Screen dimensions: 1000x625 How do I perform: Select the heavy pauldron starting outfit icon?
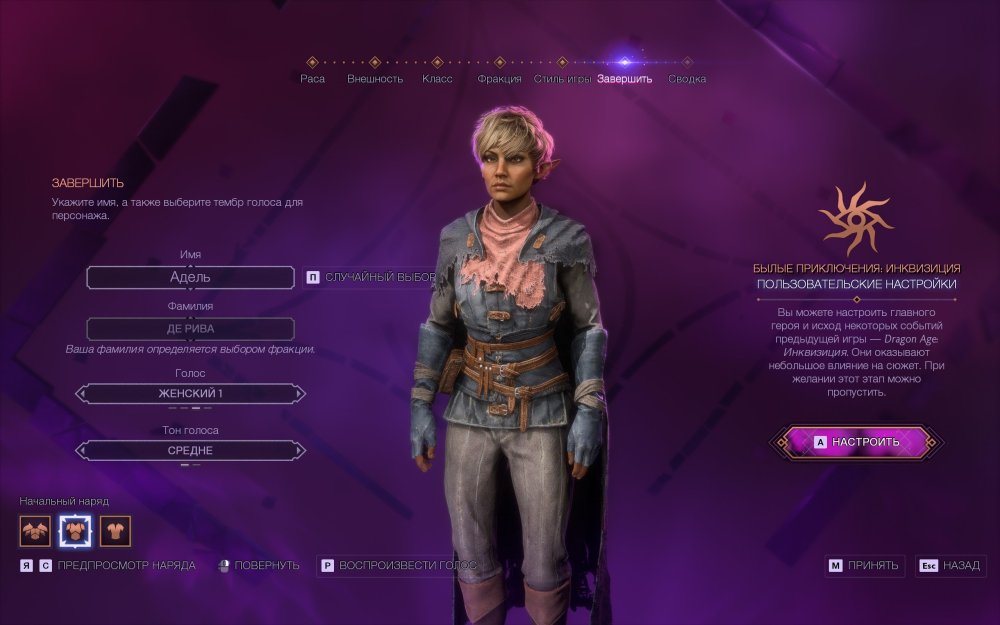click(x=35, y=531)
